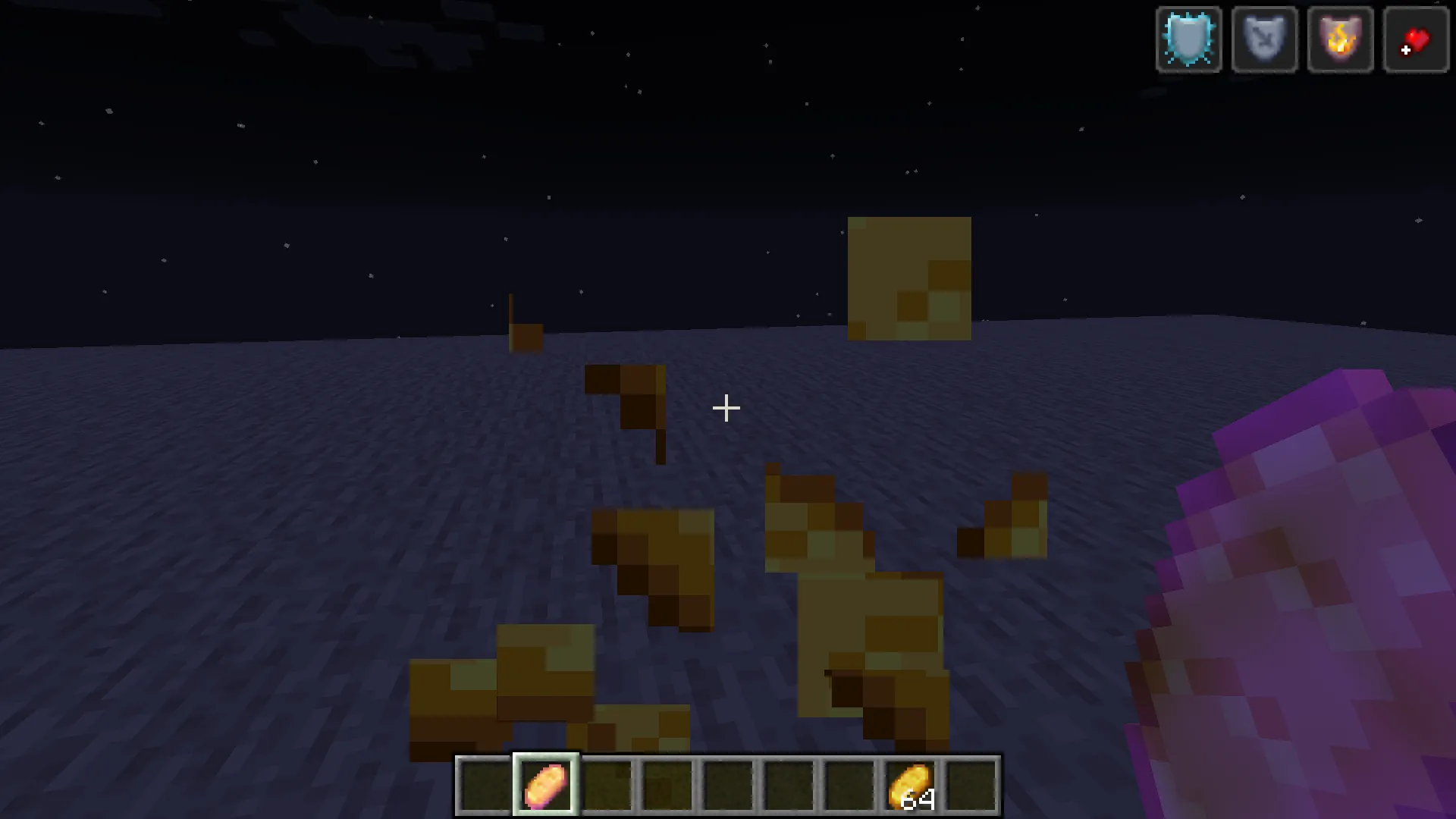This screenshot has width=1456, height=819.
Task: Click the Health Boost red heart icon
Action: coord(1416,39)
